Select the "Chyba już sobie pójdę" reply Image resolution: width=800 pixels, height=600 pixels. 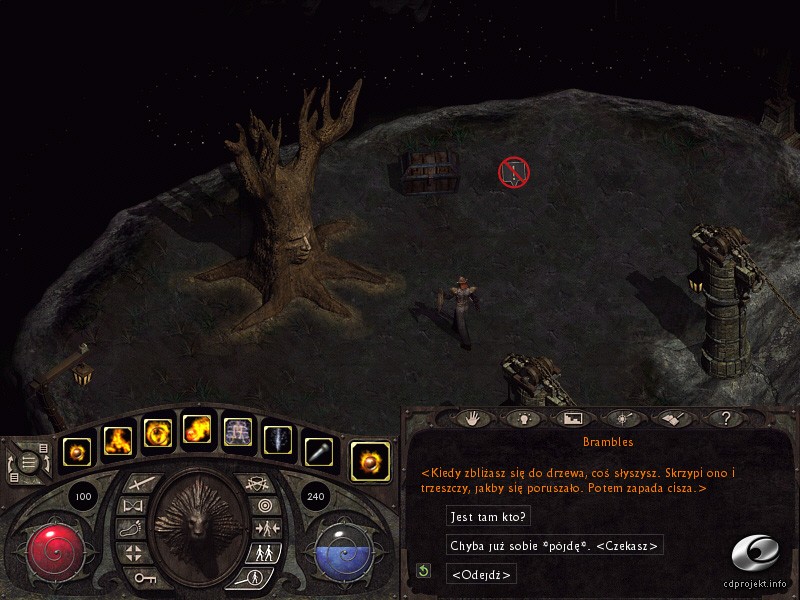click(554, 545)
